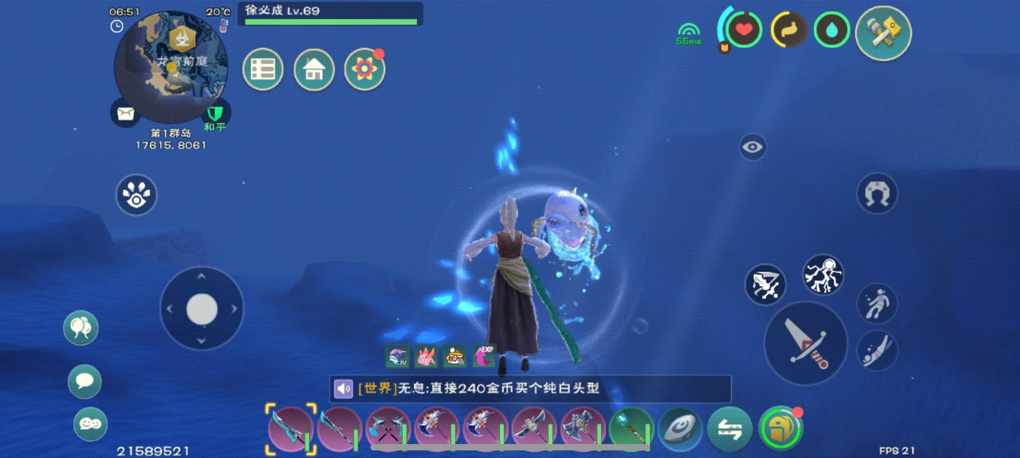Tap the swap arrows hotbar button

click(x=730, y=429)
